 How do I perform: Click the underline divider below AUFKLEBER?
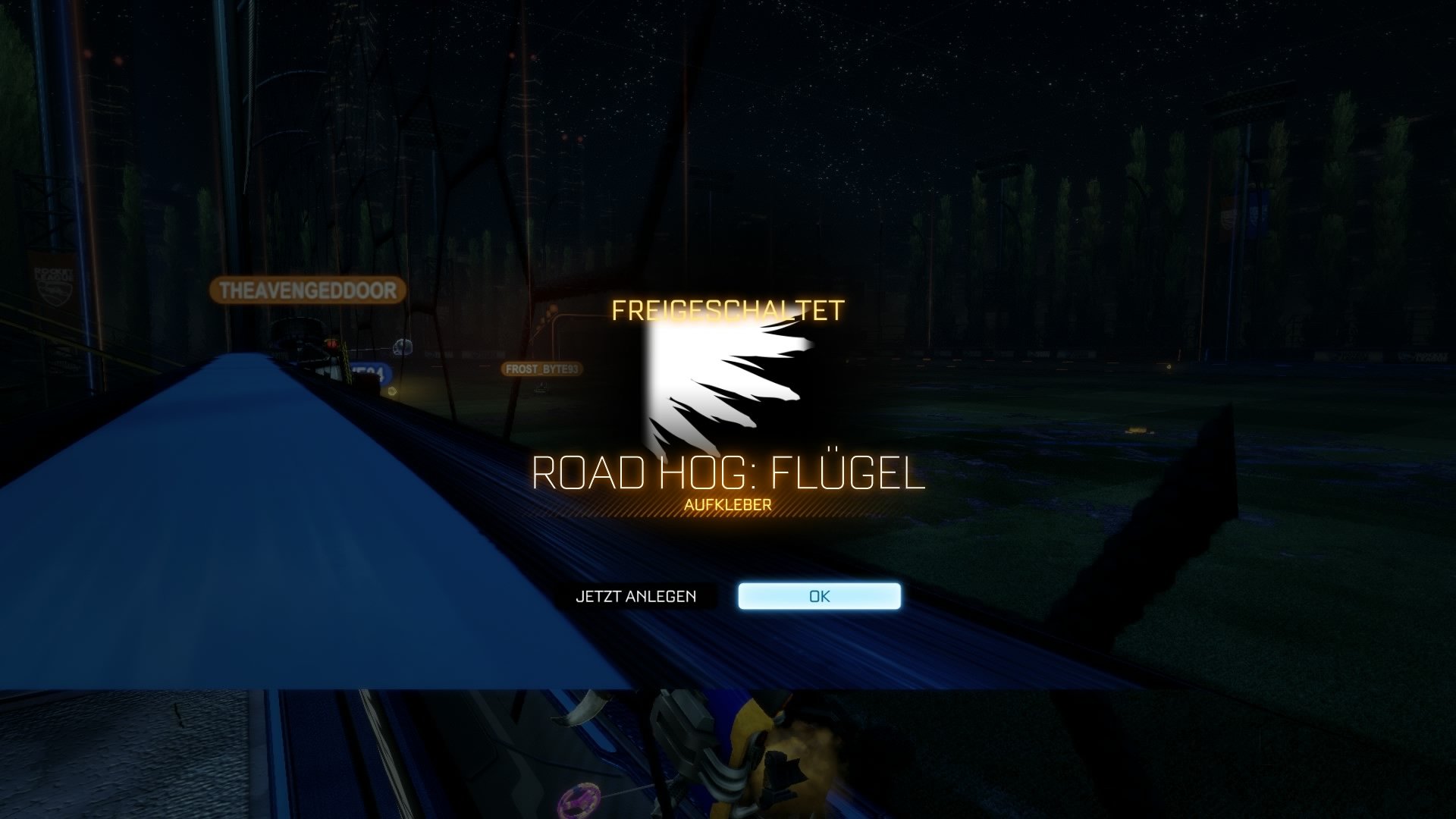(729, 516)
